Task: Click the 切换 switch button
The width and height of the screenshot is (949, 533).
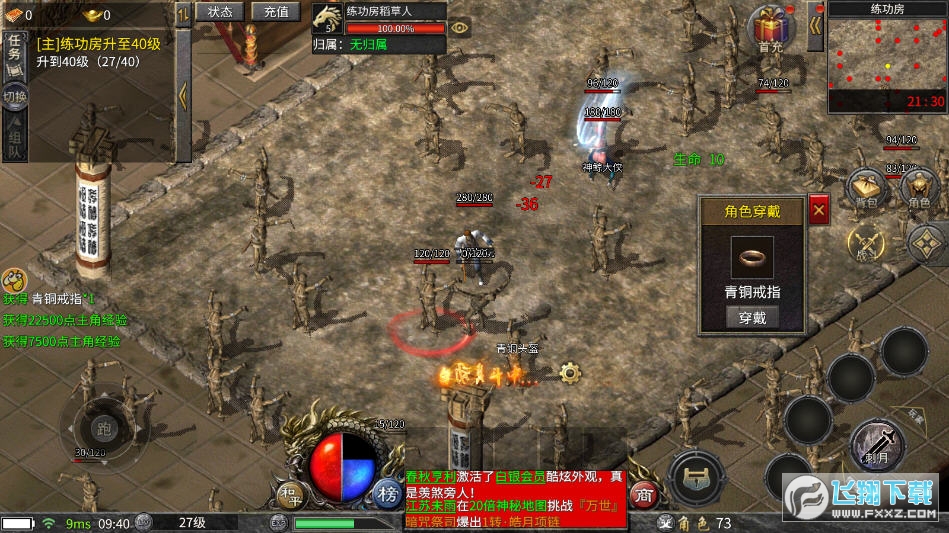Action: click(x=14, y=97)
